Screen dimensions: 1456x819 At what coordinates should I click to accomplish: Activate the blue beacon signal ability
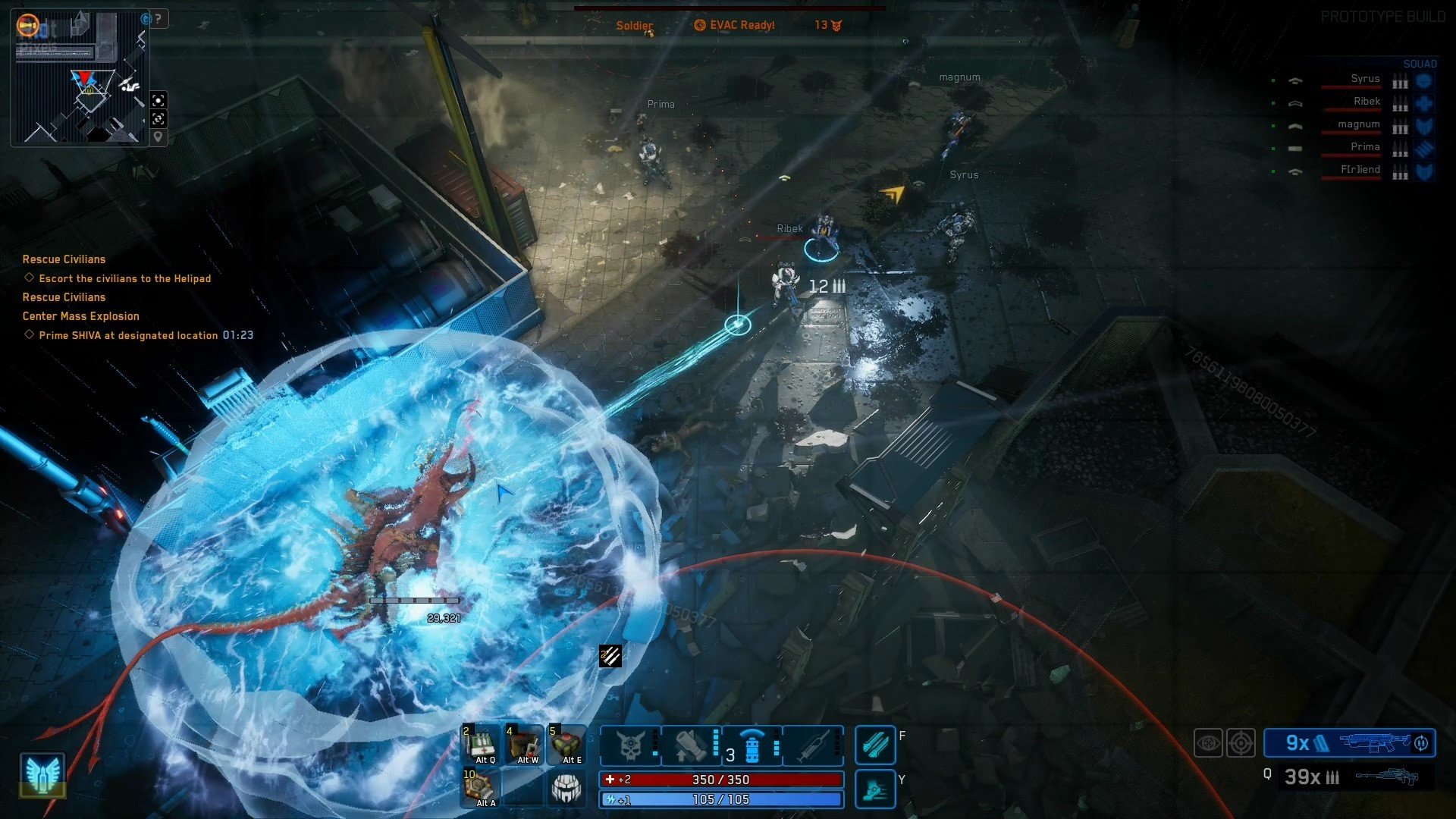tap(752, 745)
